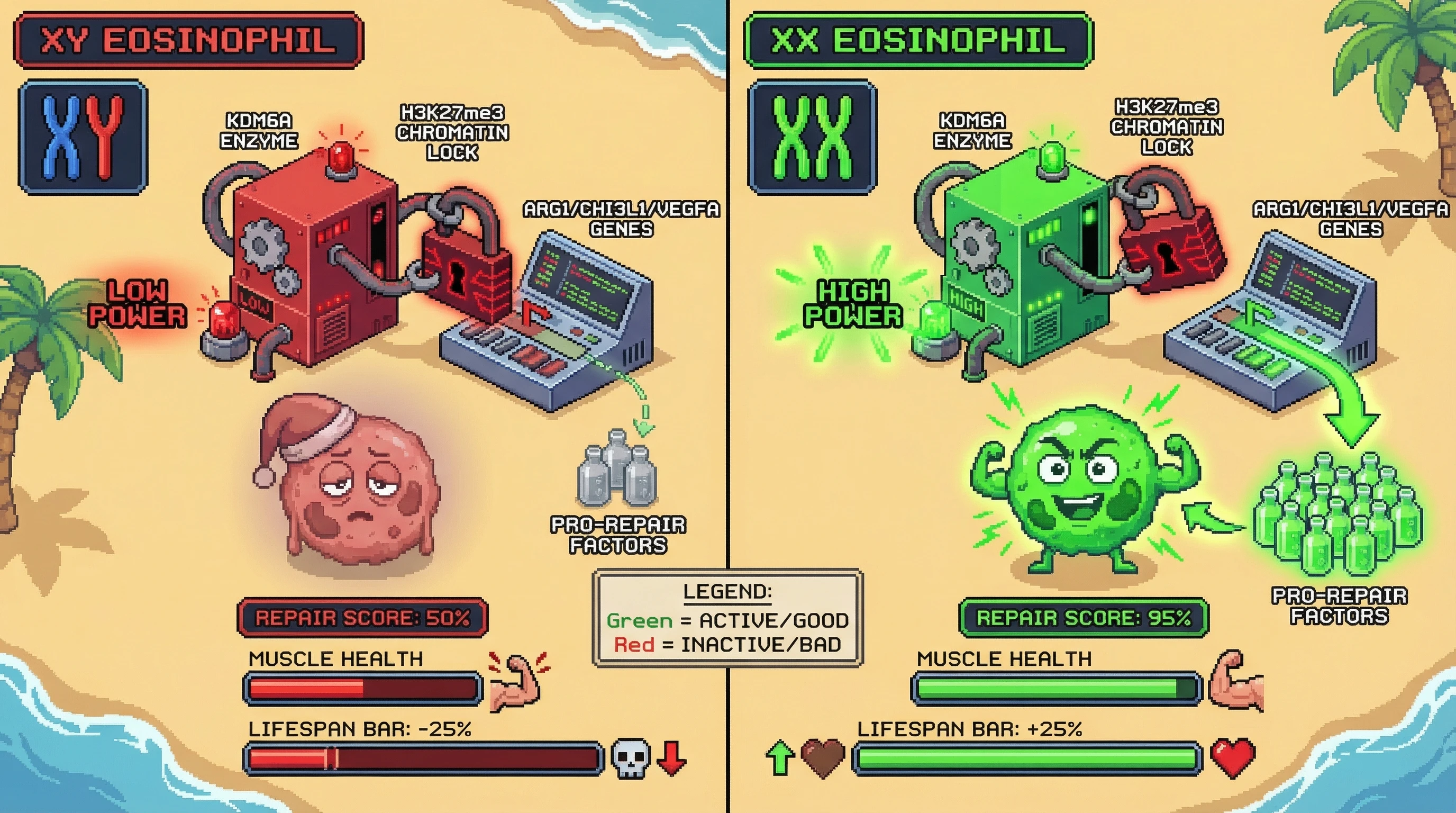1456x813 pixels.
Task: Select the XX EOSINOPHIL title banner
Action: point(918,41)
